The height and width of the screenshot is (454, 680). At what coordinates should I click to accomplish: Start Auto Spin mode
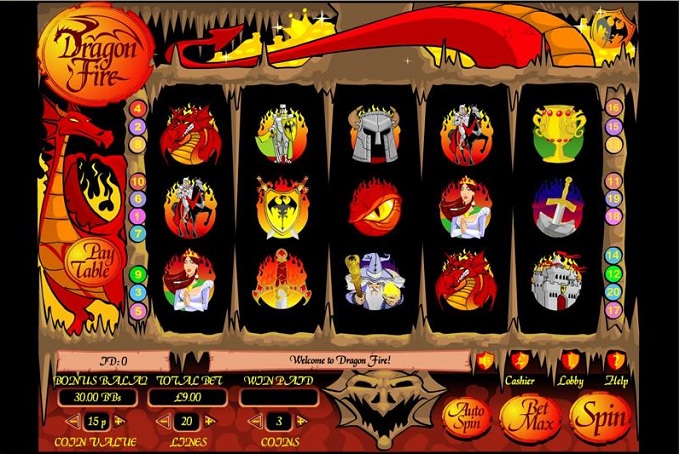463,415
